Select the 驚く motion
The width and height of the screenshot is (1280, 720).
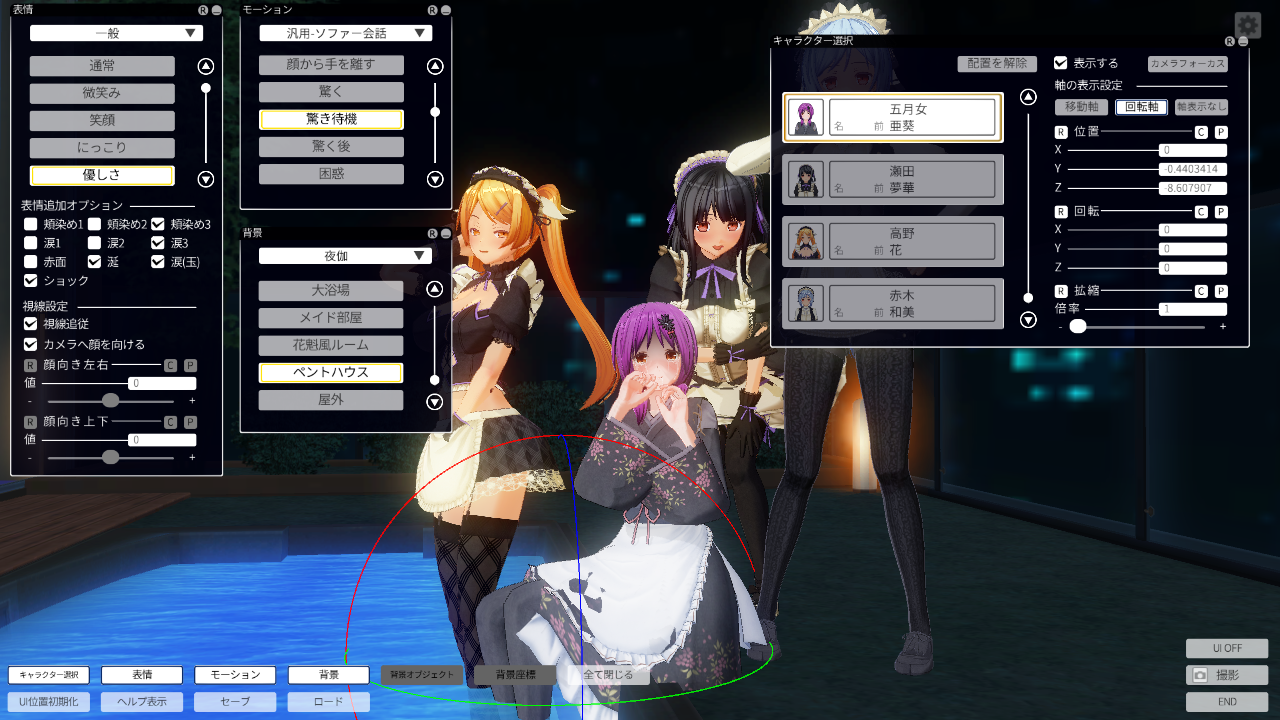coord(331,92)
